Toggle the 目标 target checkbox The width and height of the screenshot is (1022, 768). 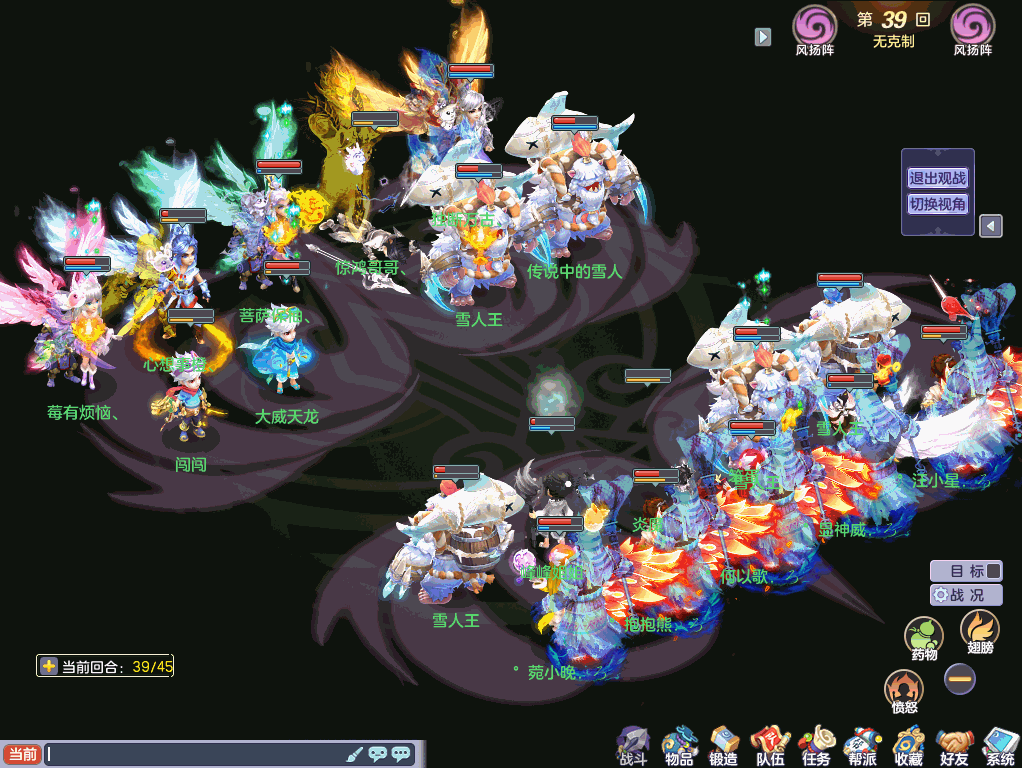[992, 571]
